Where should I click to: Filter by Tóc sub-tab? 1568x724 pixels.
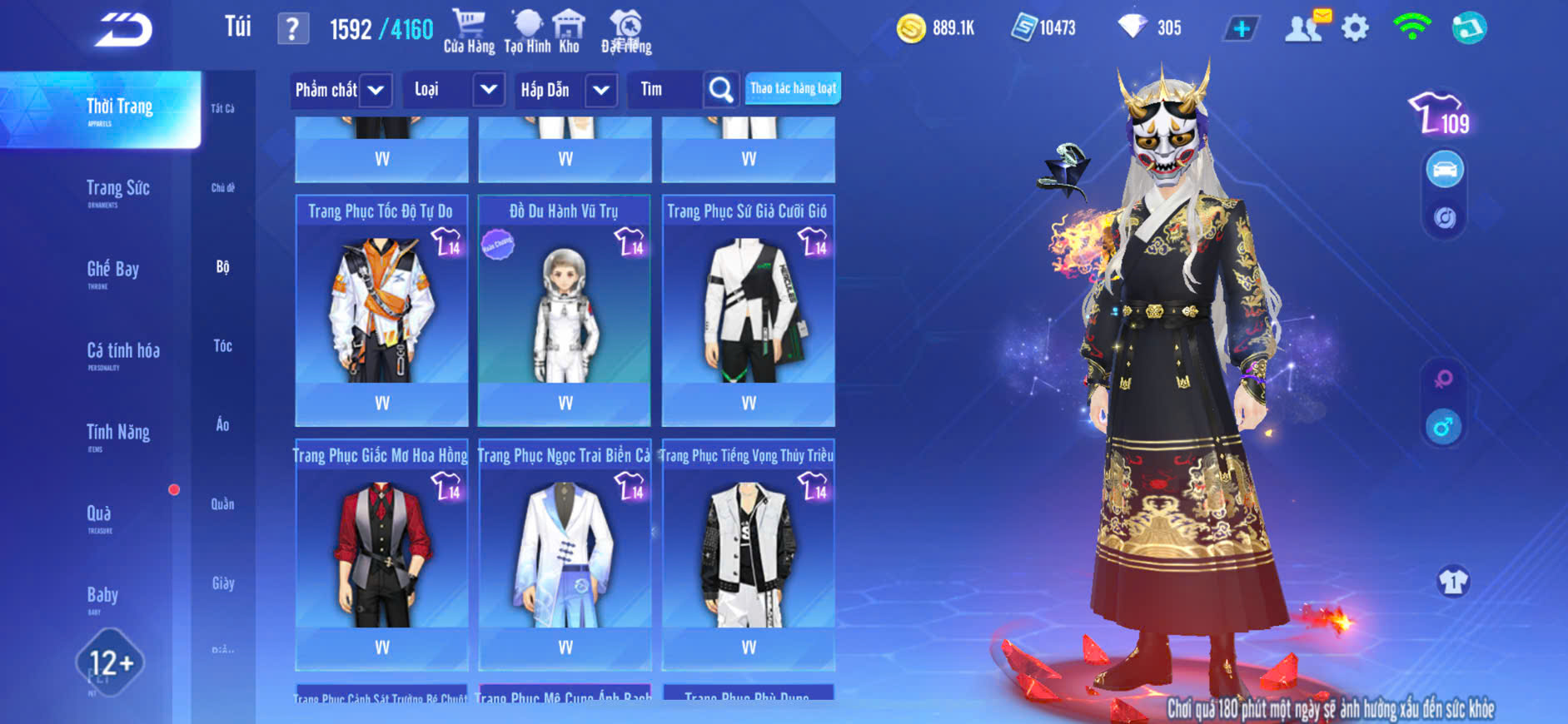click(222, 345)
